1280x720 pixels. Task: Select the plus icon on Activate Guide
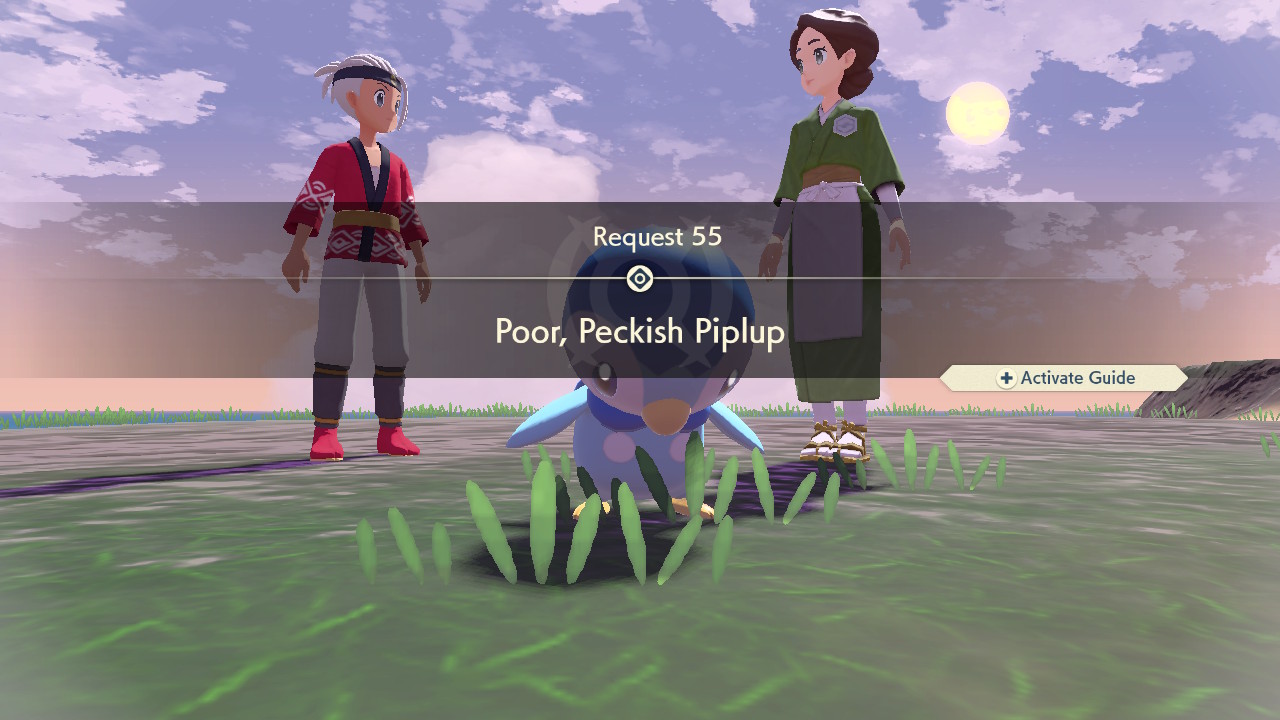(x=1005, y=378)
